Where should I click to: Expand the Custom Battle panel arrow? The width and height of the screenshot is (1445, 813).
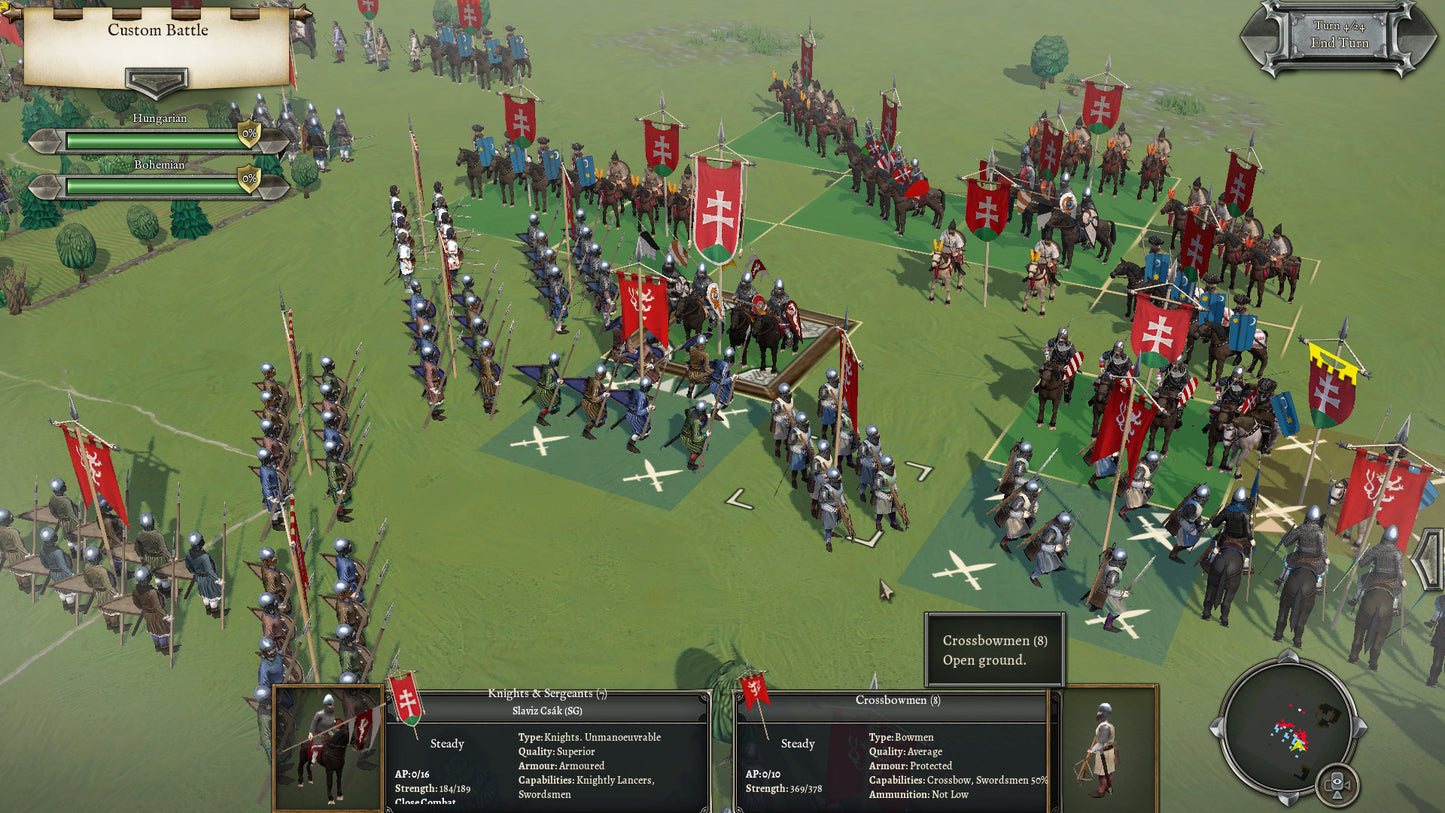click(x=156, y=81)
